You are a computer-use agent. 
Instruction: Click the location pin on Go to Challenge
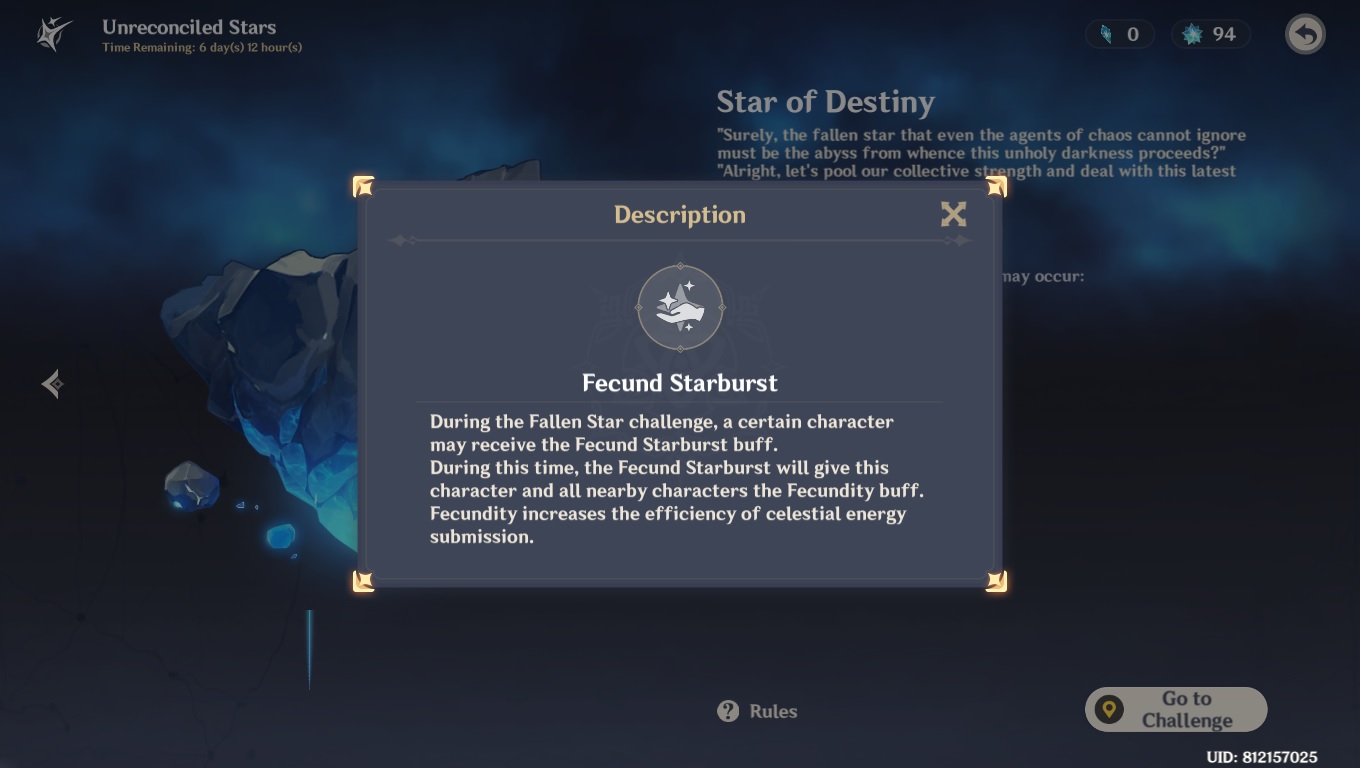(1110, 708)
